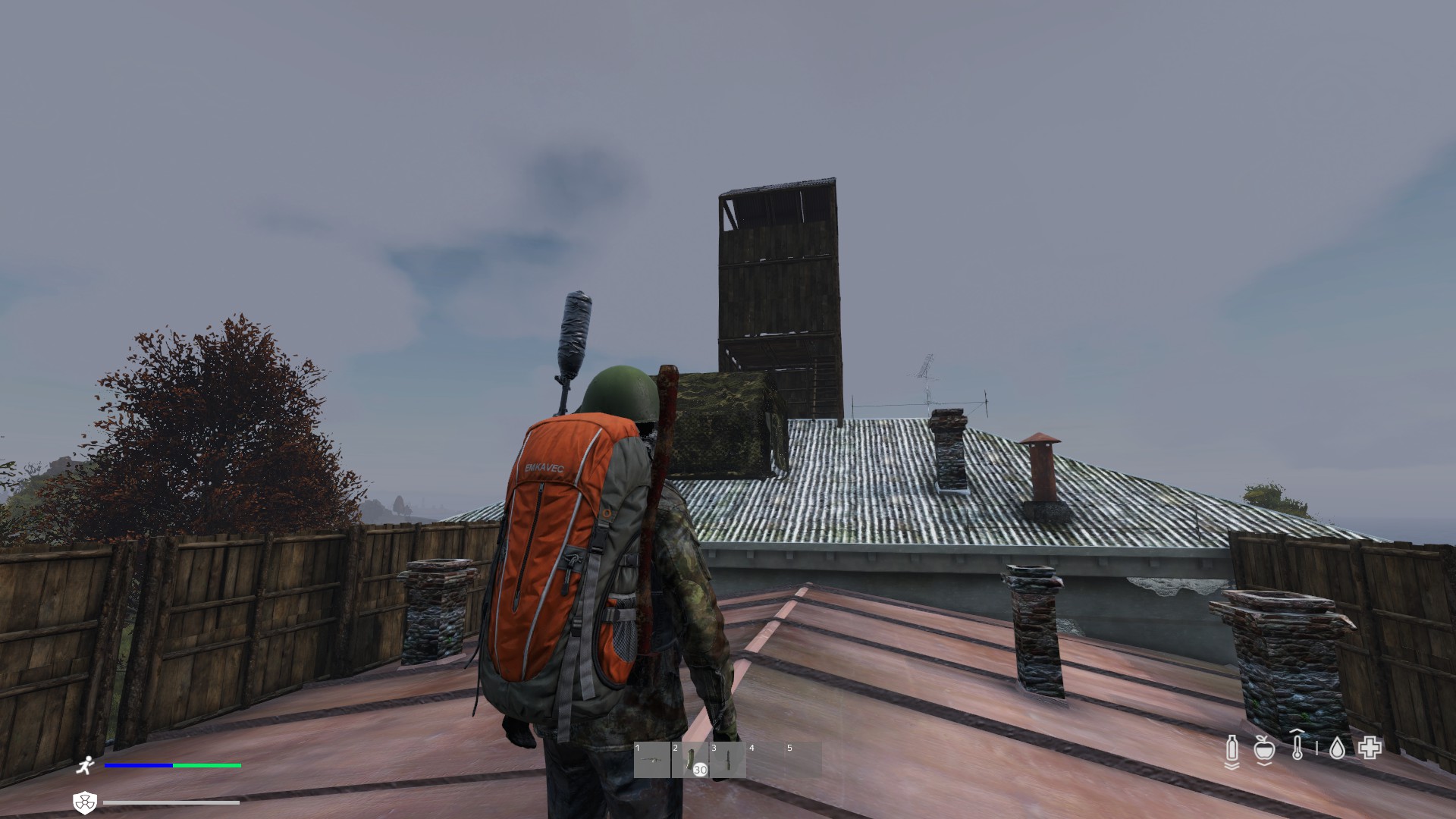The height and width of the screenshot is (819, 1456).
Task: Select the magazine in hotbar slot 2
Action: (690, 760)
